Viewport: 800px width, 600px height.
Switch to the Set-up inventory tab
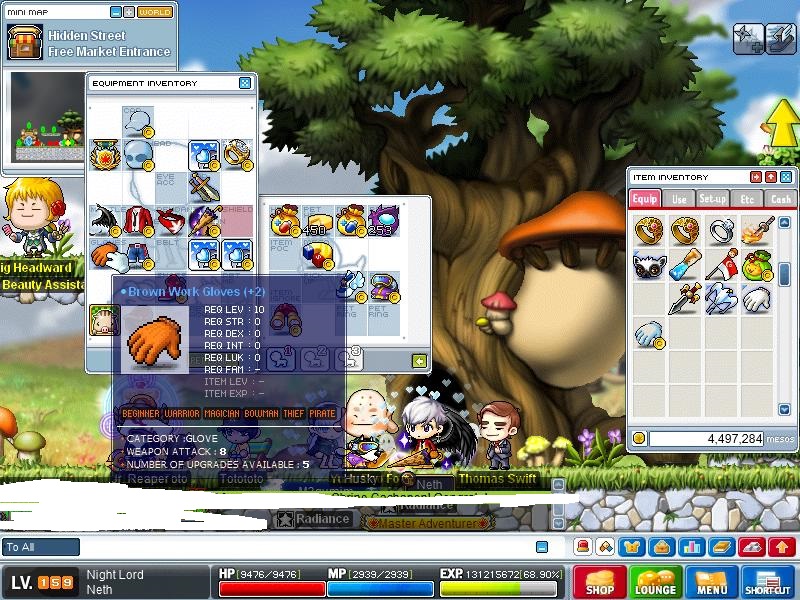(712, 199)
